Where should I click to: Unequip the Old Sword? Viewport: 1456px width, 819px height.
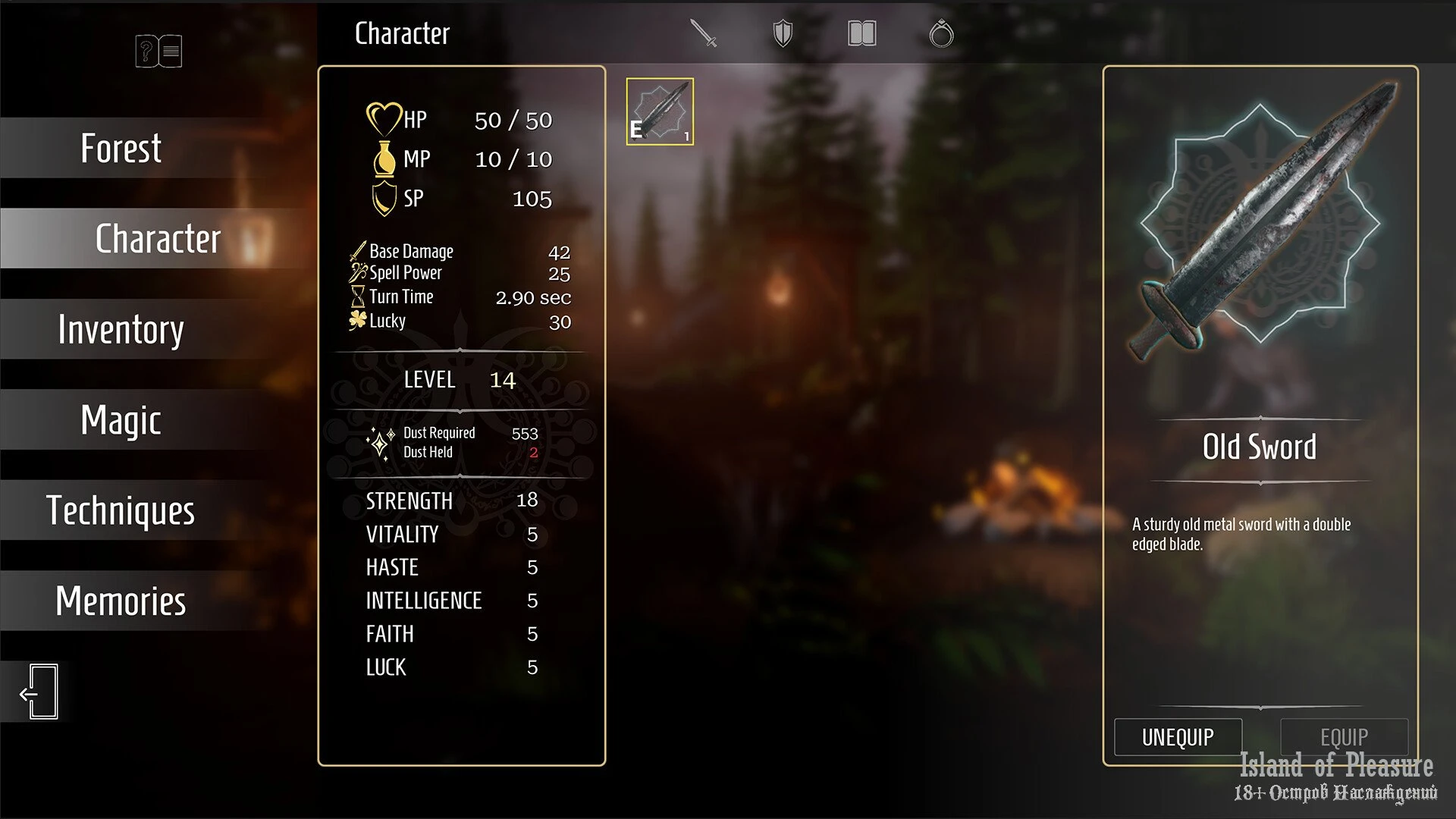1178,737
